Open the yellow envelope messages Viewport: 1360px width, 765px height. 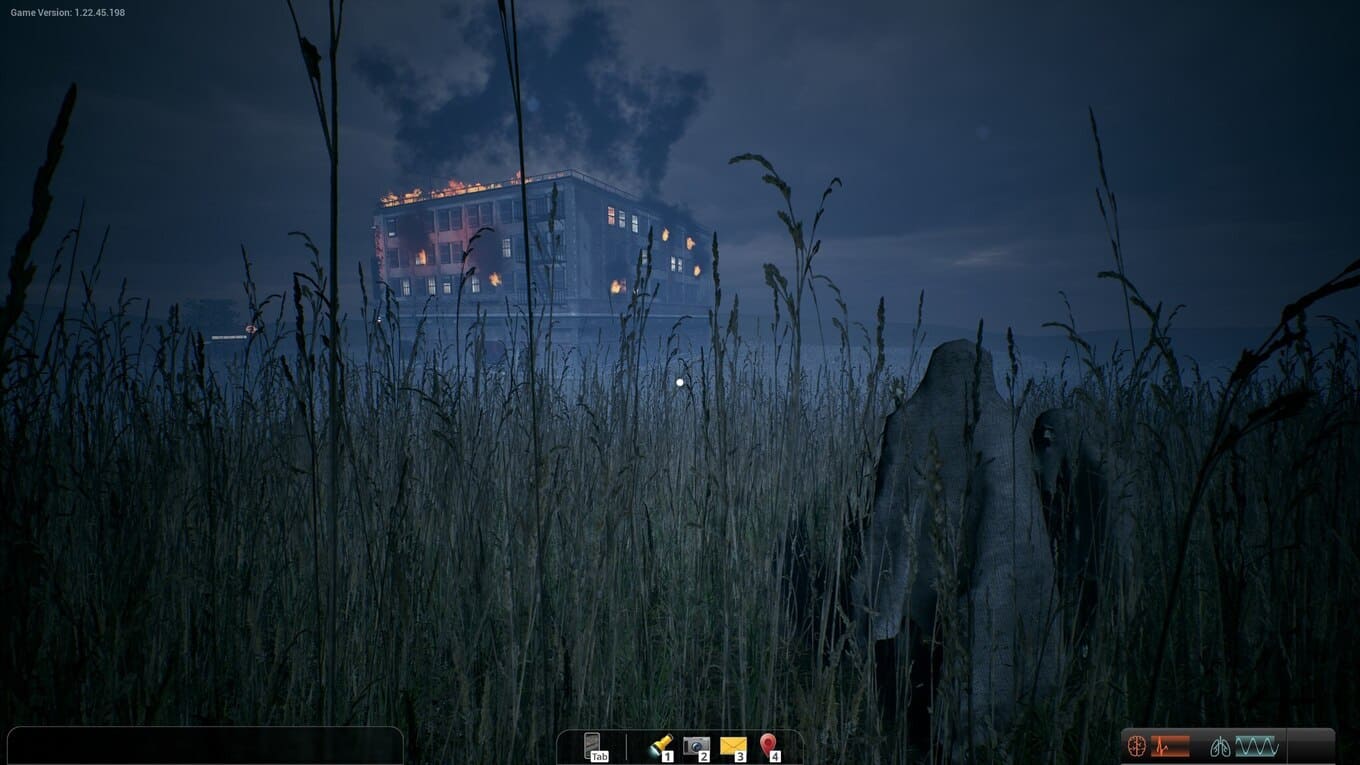pos(733,746)
